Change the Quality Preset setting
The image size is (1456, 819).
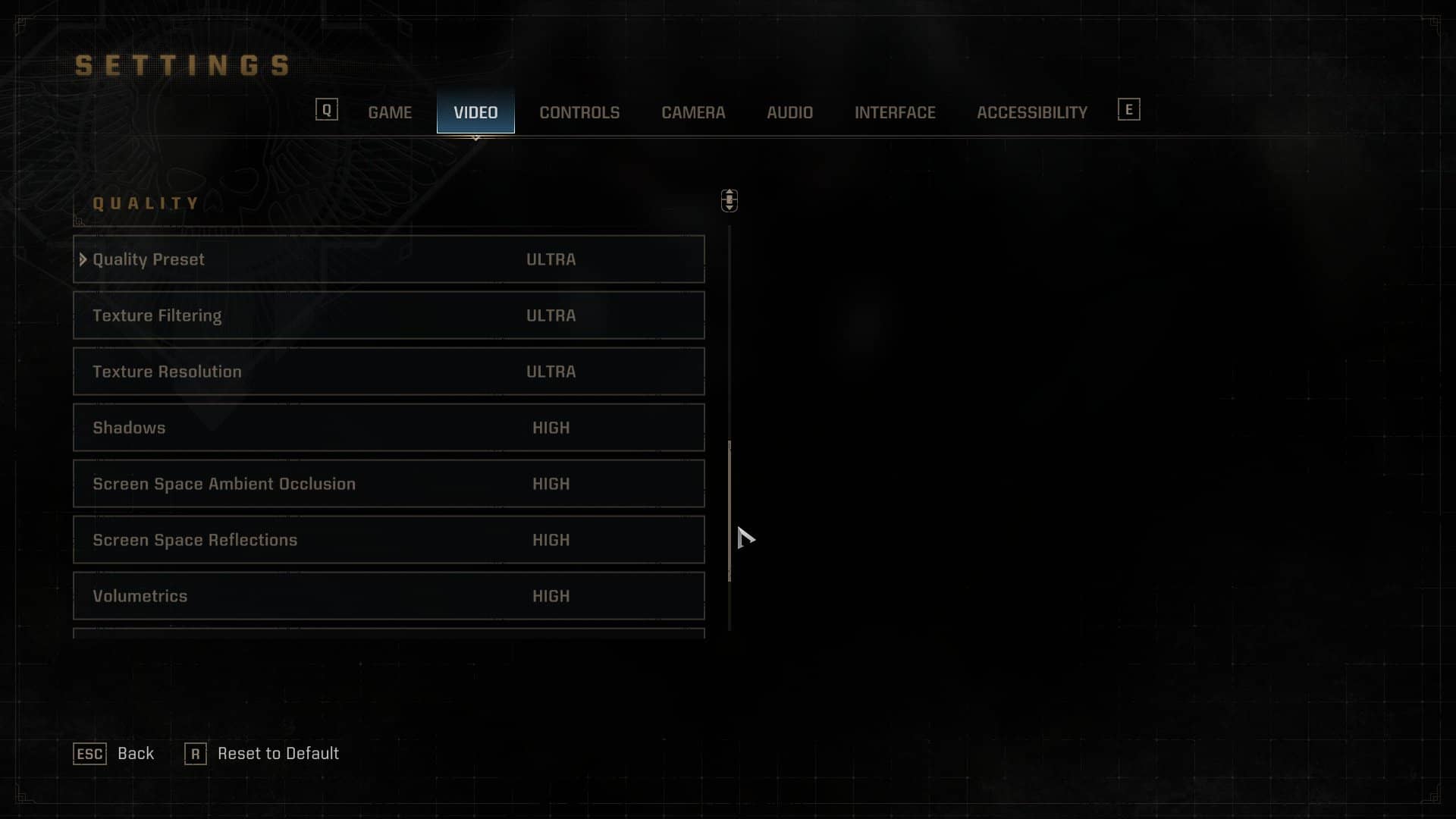(388, 259)
